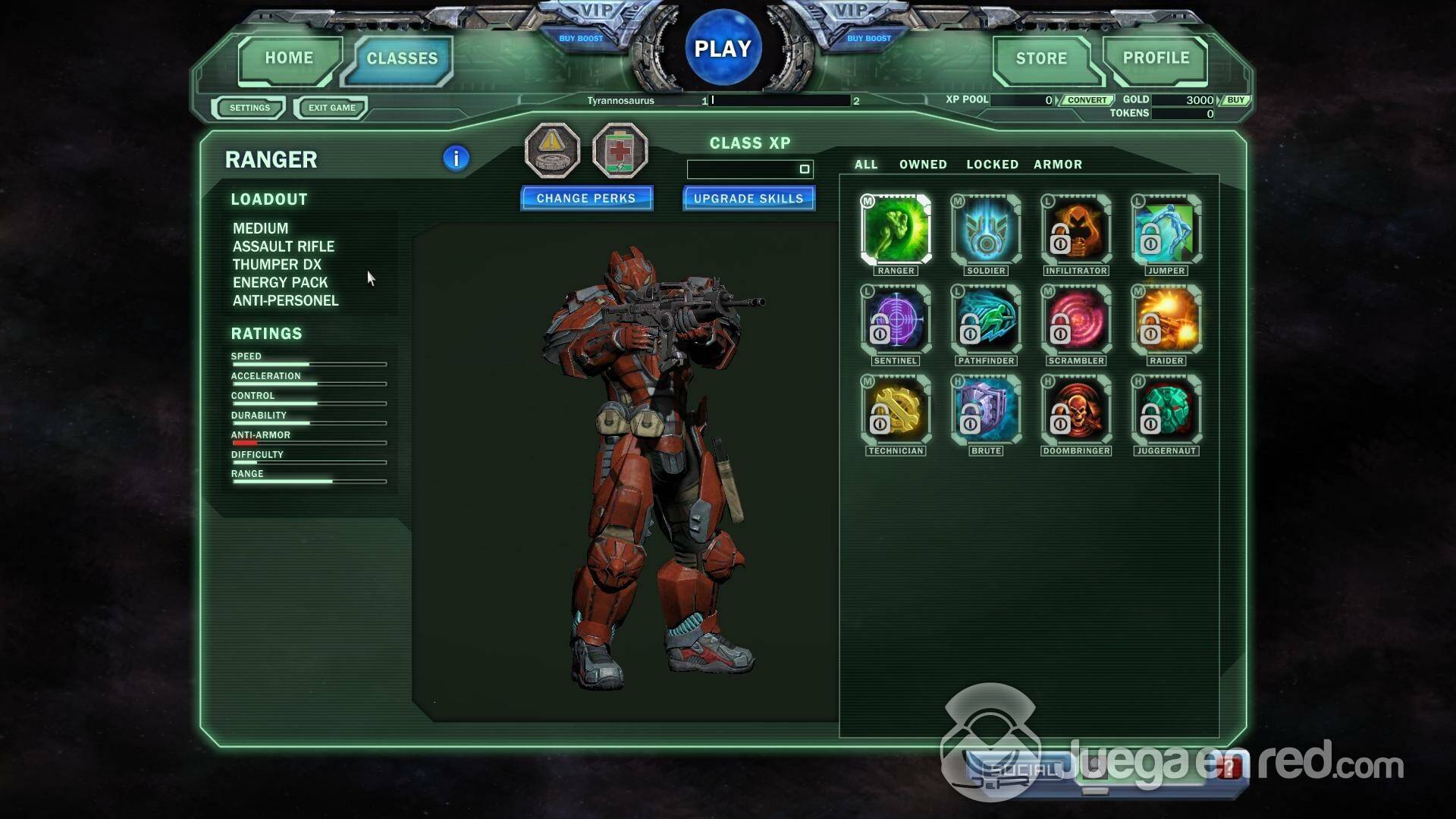Go to the HOME screen
The width and height of the screenshot is (1456, 819).
click(x=289, y=58)
